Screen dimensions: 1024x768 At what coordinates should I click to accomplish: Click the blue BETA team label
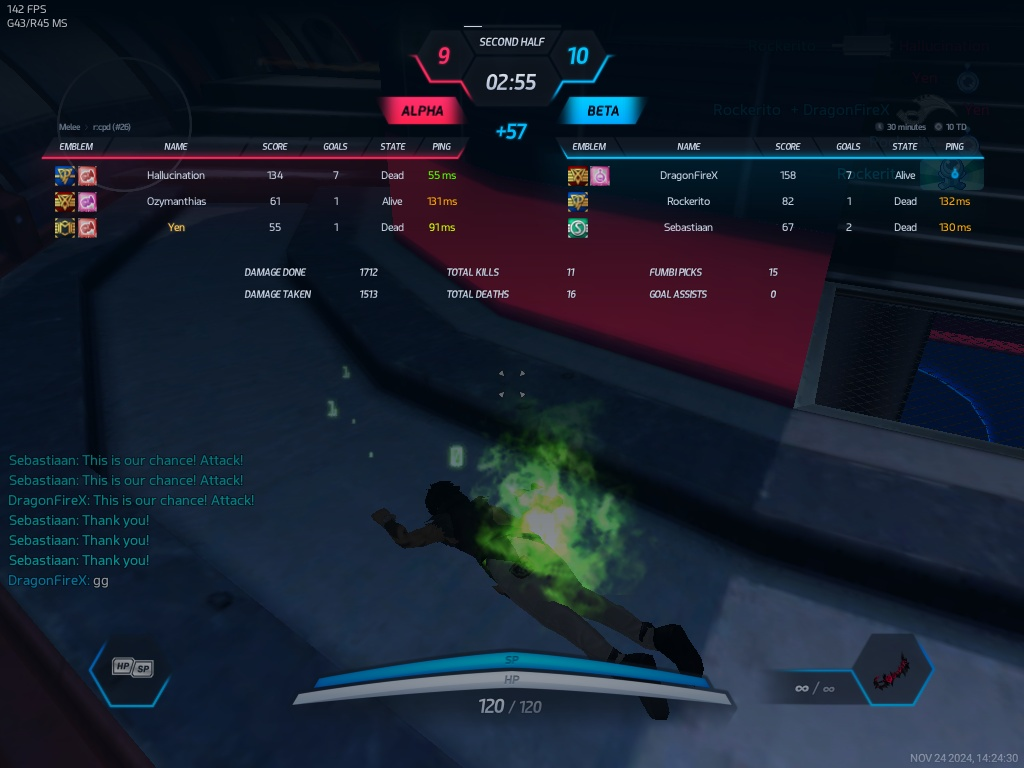(603, 111)
